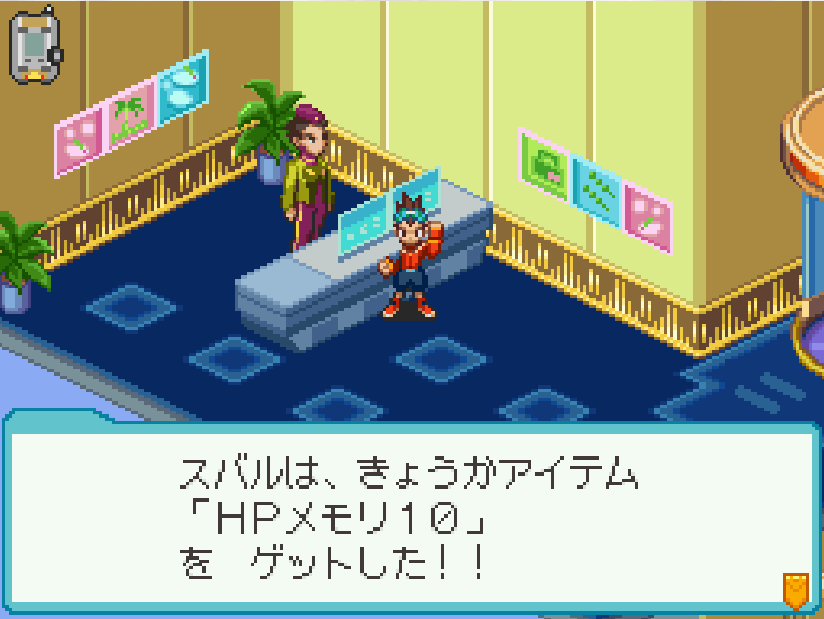
Task: Advance dialogue with the orange arrow
Action: [795, 590]
